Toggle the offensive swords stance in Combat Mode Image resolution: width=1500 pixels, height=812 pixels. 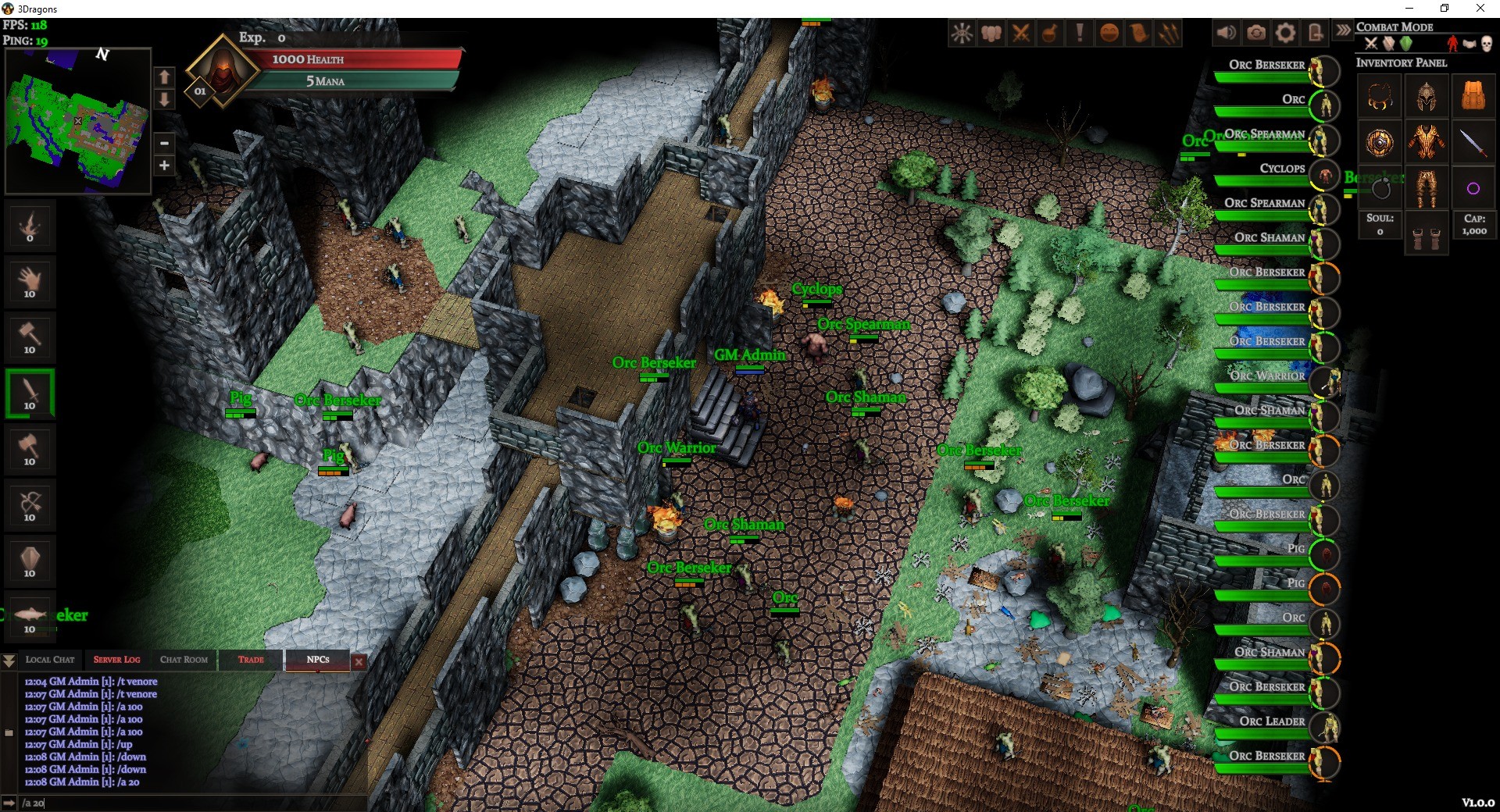point(1371,45)
